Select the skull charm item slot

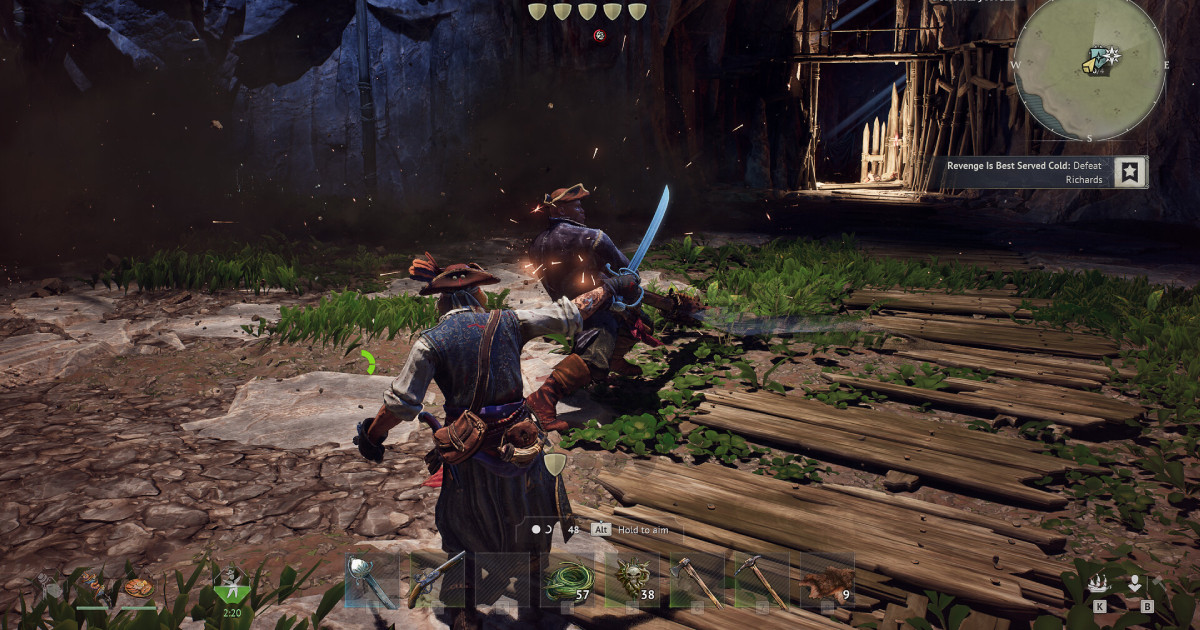click(632, 580)
